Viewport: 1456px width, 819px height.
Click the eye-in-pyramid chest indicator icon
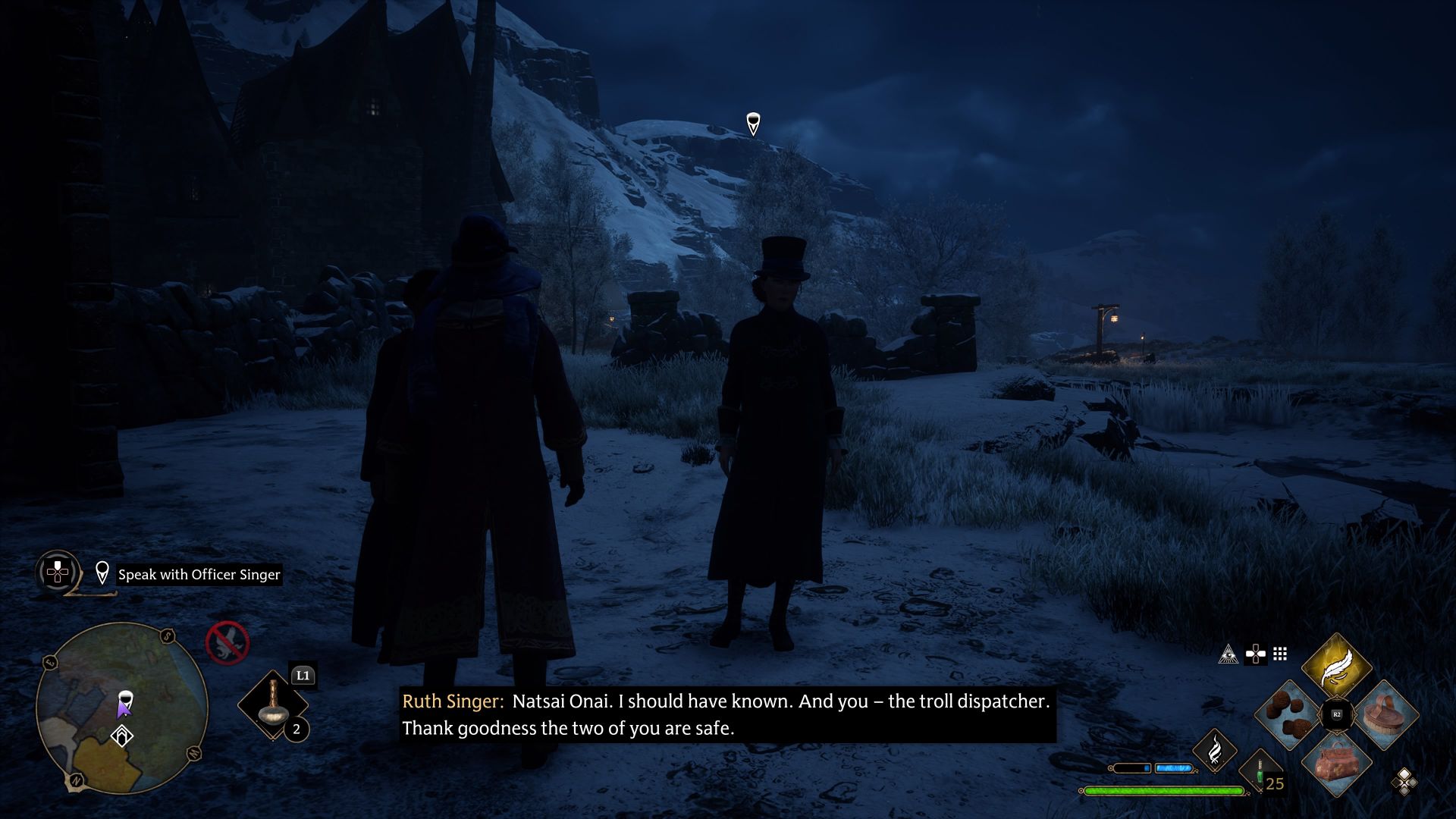click(x=1228, y=654)
